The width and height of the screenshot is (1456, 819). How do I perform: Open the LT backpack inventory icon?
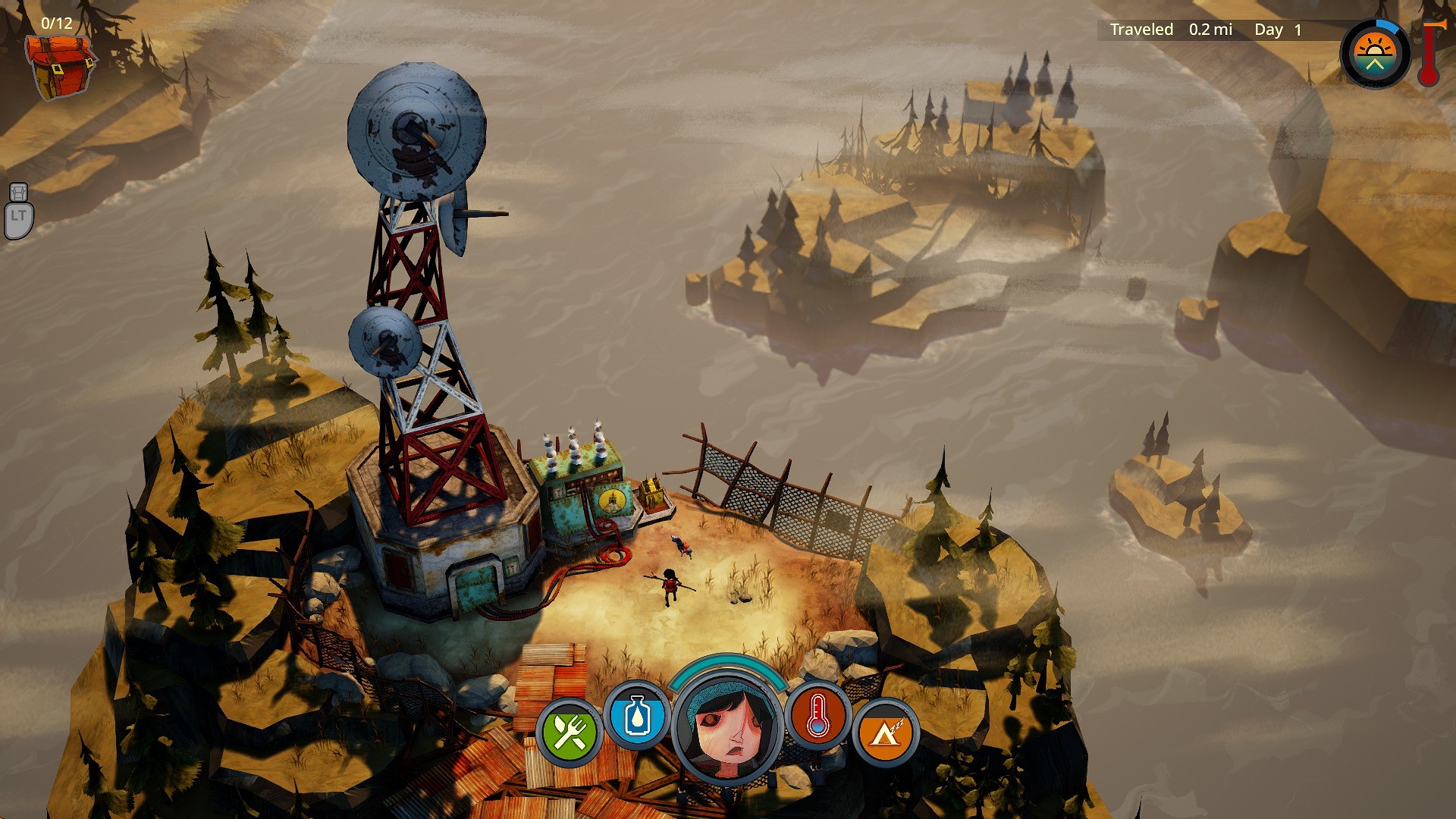point(20,205)
